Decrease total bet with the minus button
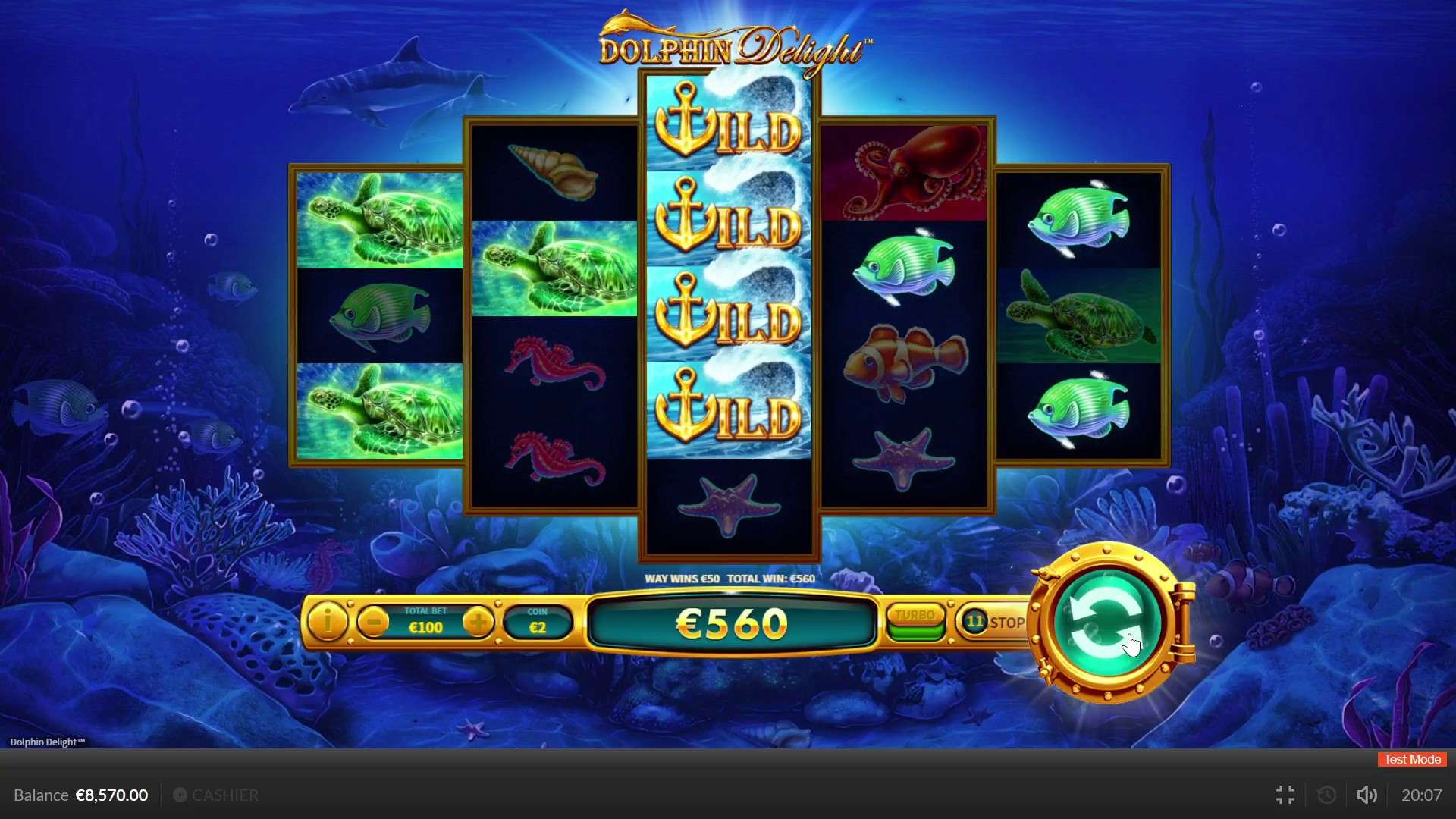1456x819 pixels. 373,623
